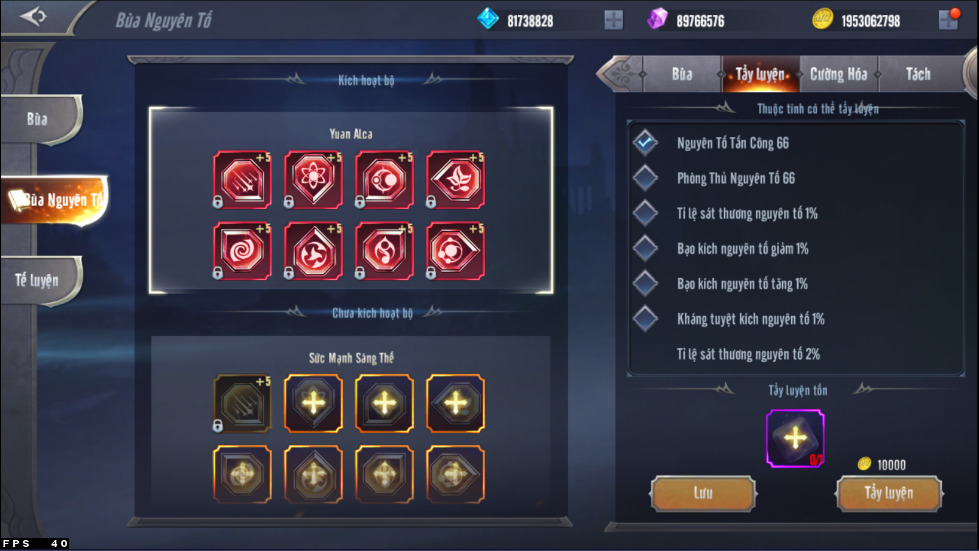The width and height of the screenshot is (979, 551).
Task: Switch to the Tế luyện side tab
Action: coord(39,280)
